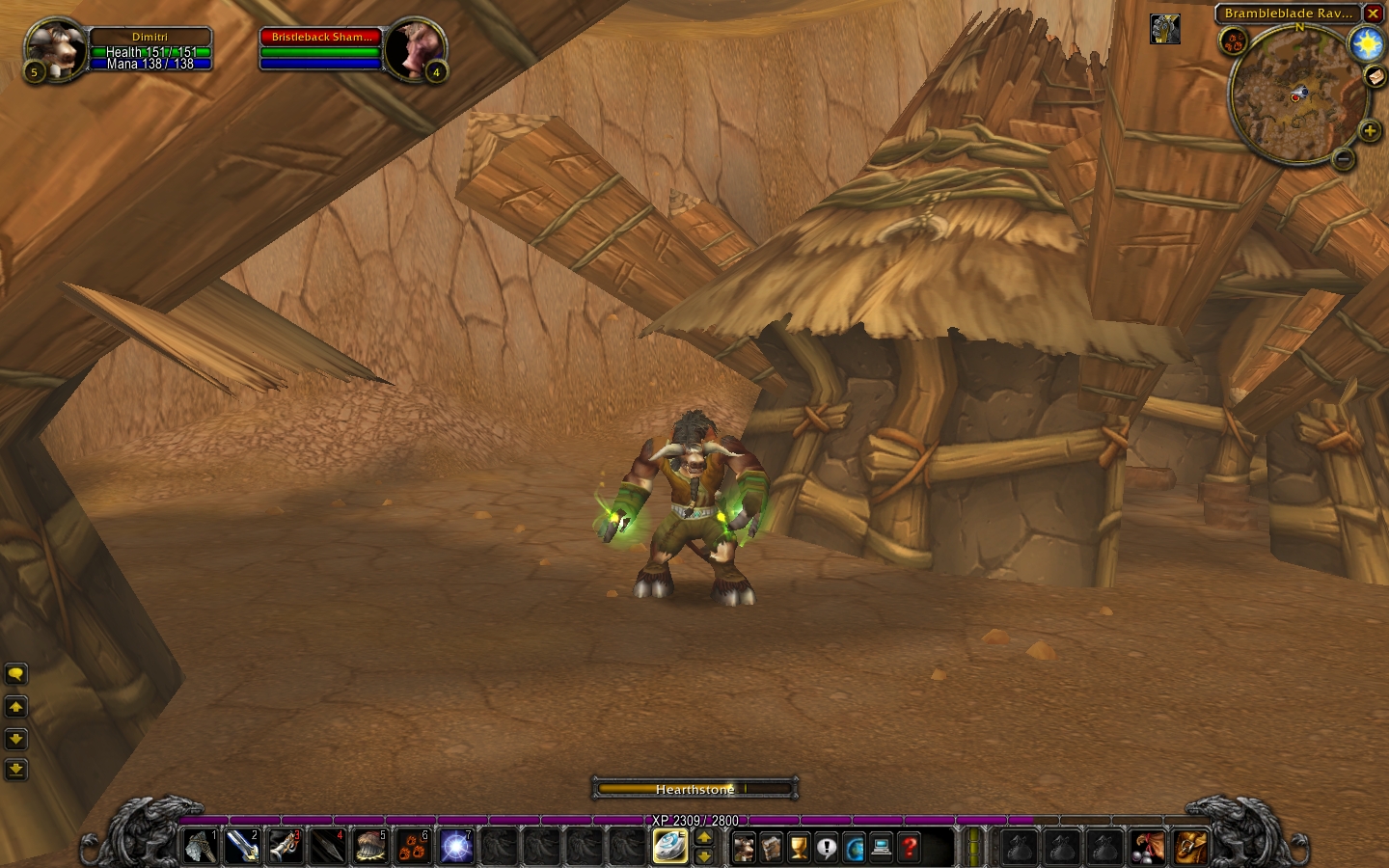Image resolution: width=1389 pixels, height=868 pixels.
Task: Click Dimitri's player portrait
Action: tap(54, 48)
